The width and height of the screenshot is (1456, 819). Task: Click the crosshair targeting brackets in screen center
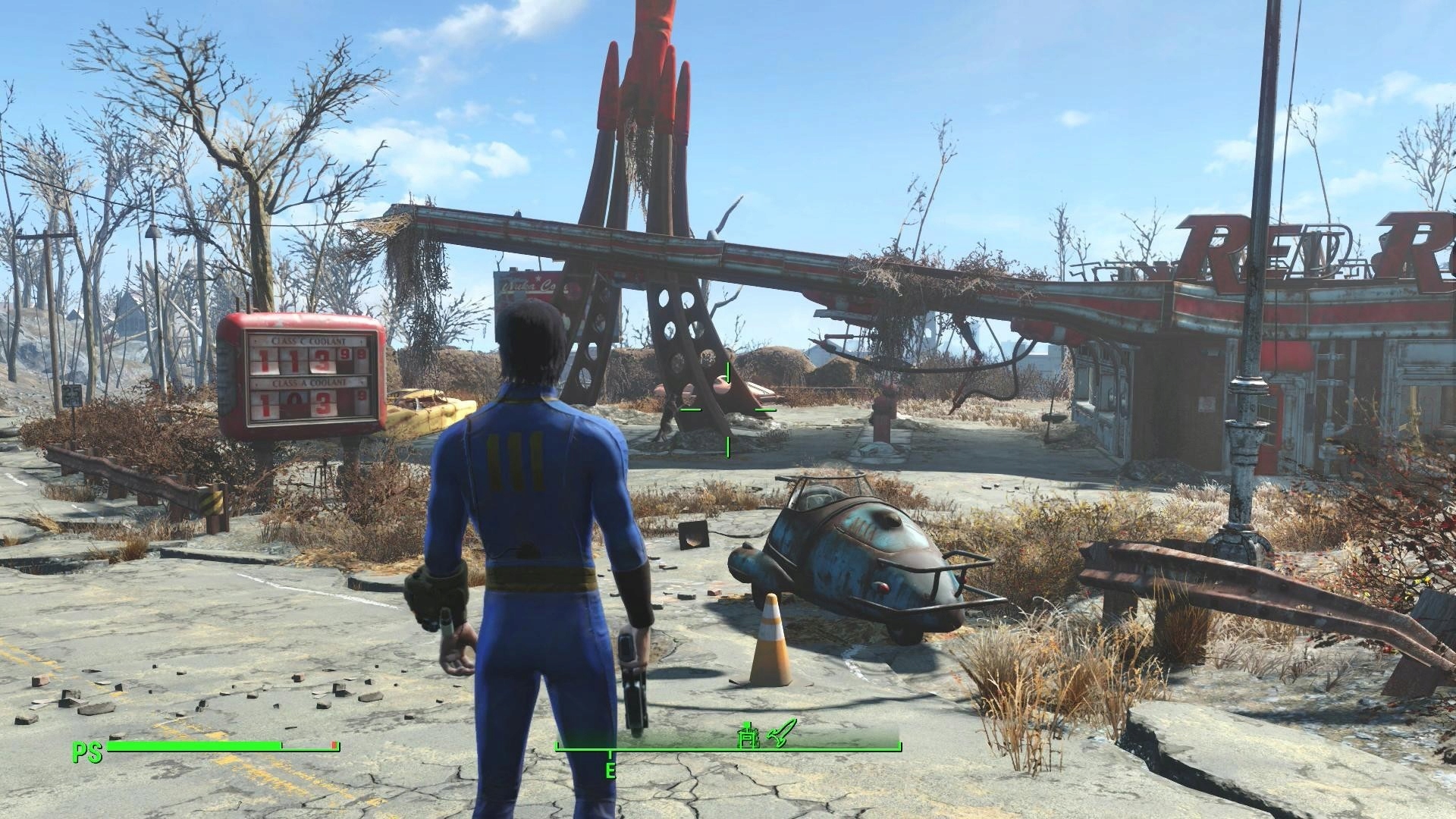click(728, 409)
